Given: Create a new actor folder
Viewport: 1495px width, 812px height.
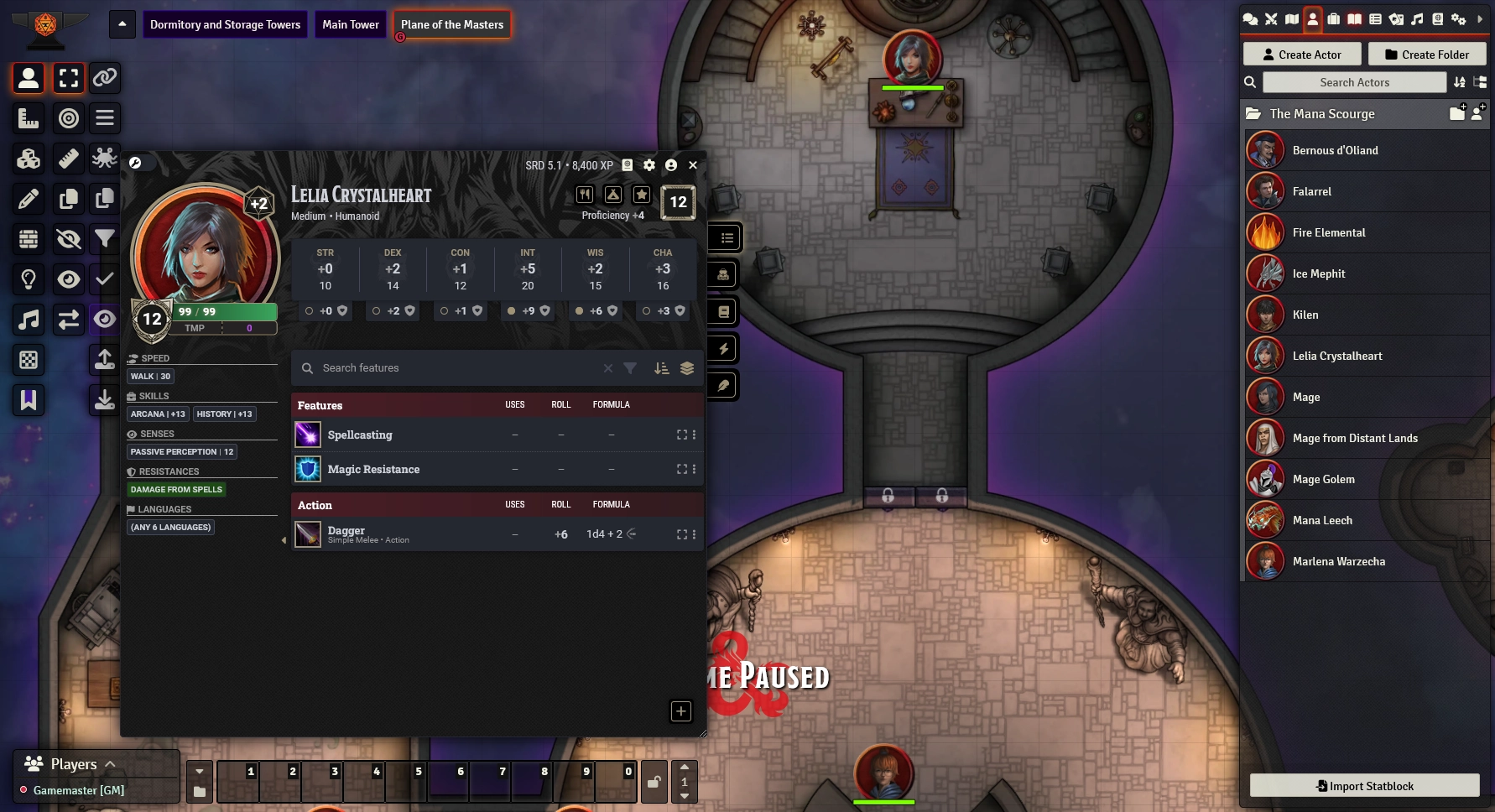Looking at the screenshot, I should tap(1426, 55).
